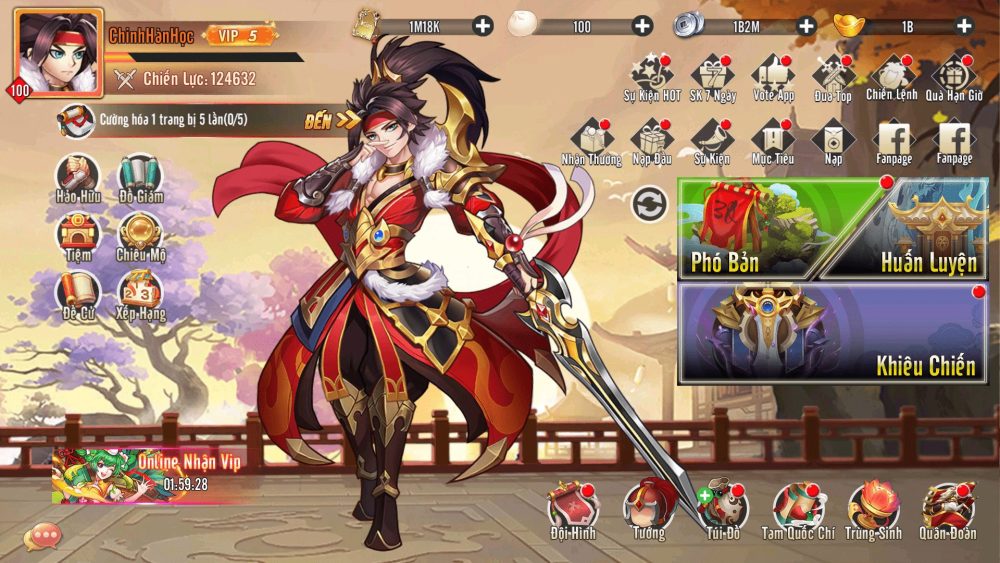This screenshot has height=563, width=1000.
Task: Open the Tam Quốc Chí icon
Action: pos(798,510)
